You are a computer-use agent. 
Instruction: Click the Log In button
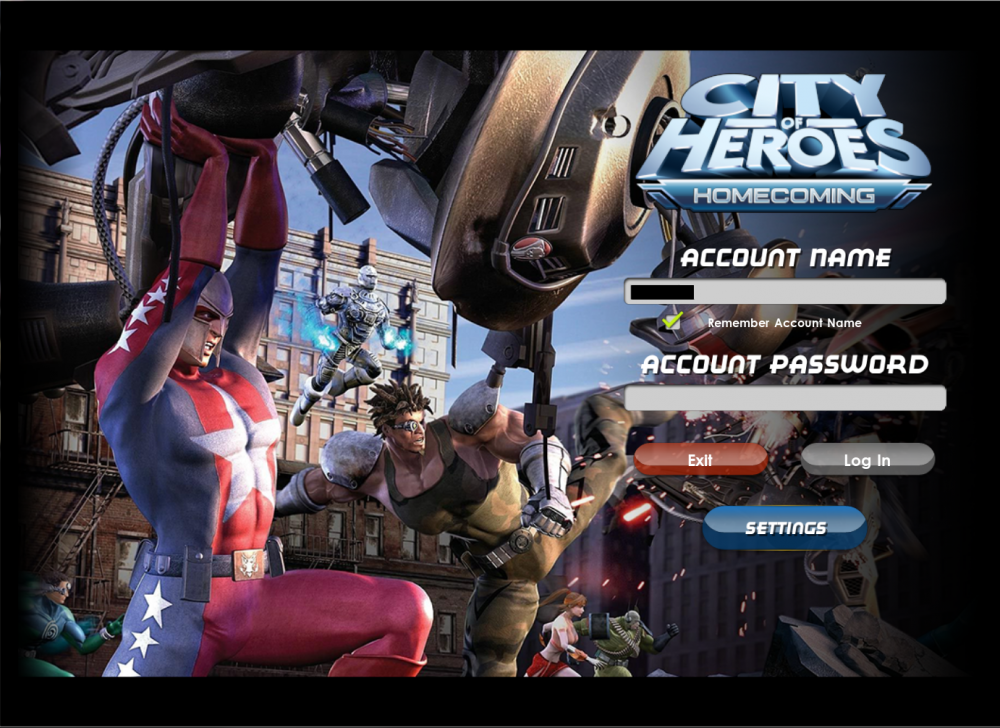pyautogui.click(x=867, y=460)
